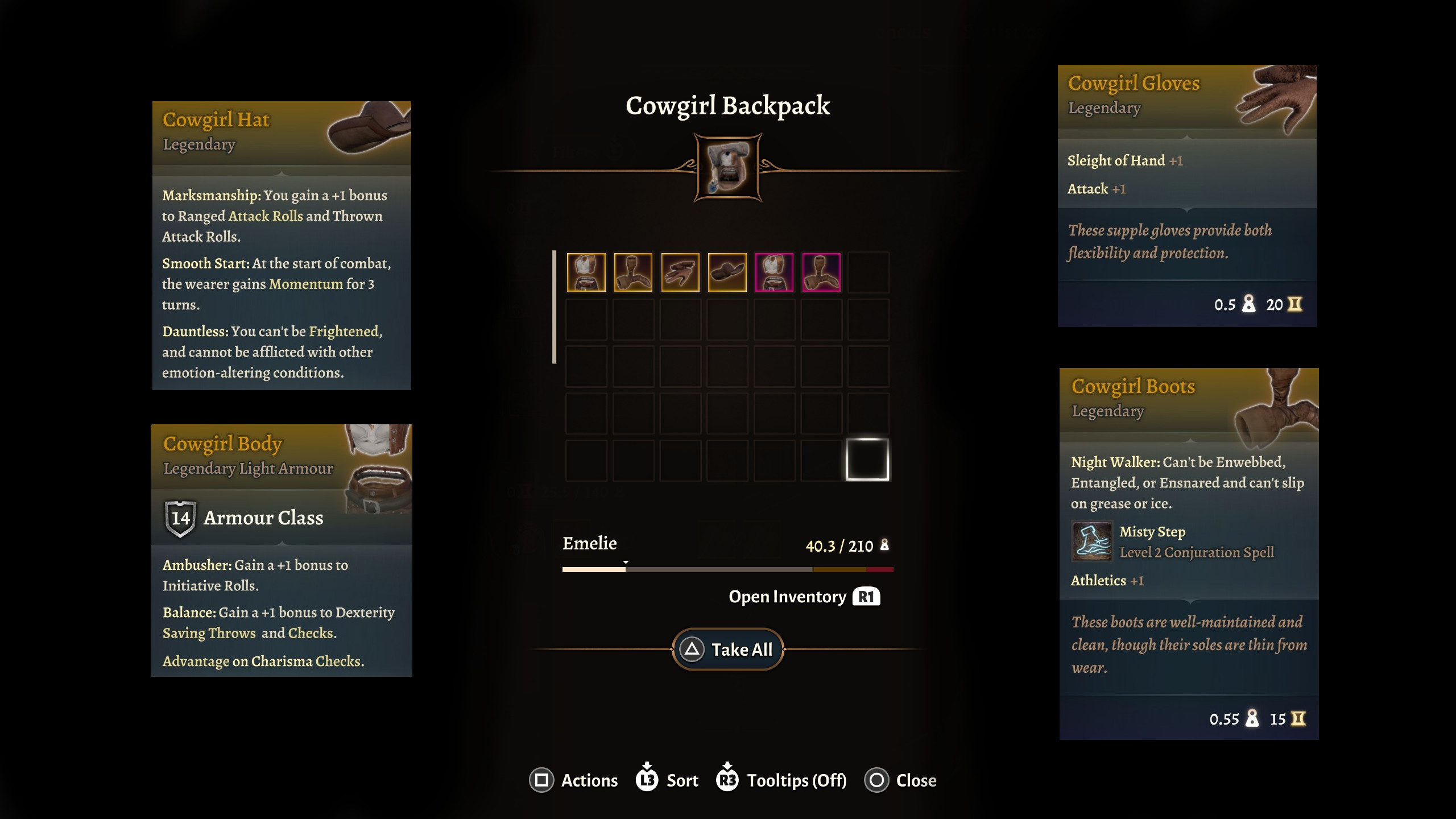The width and height of the screenshot is (1456, 819).
Task: Sort the backpack contents
Action: [667, 780]
